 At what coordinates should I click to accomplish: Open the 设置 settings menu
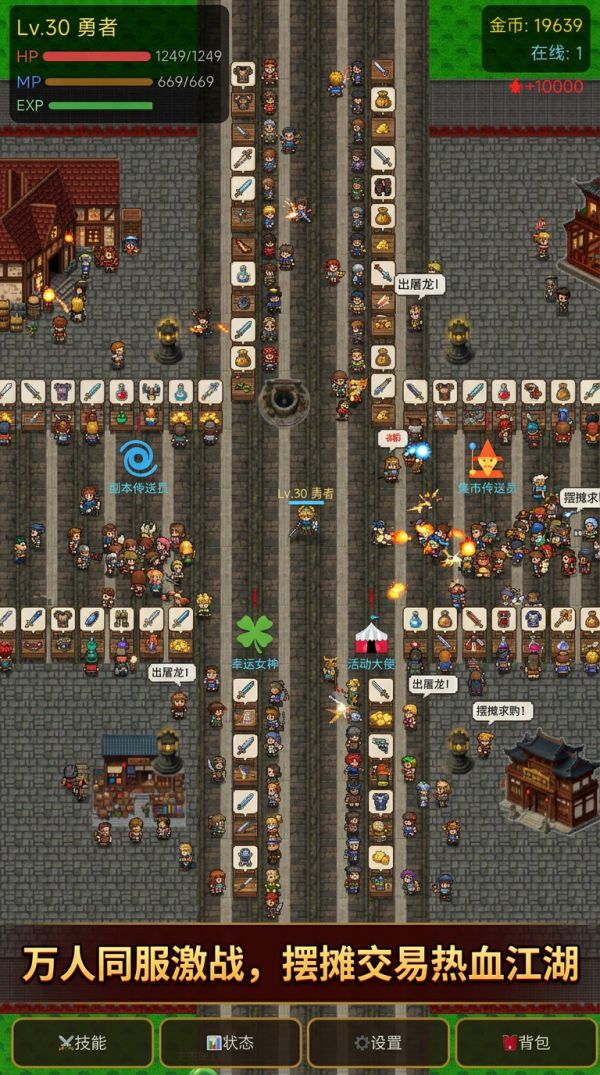tap(378, 1042)
